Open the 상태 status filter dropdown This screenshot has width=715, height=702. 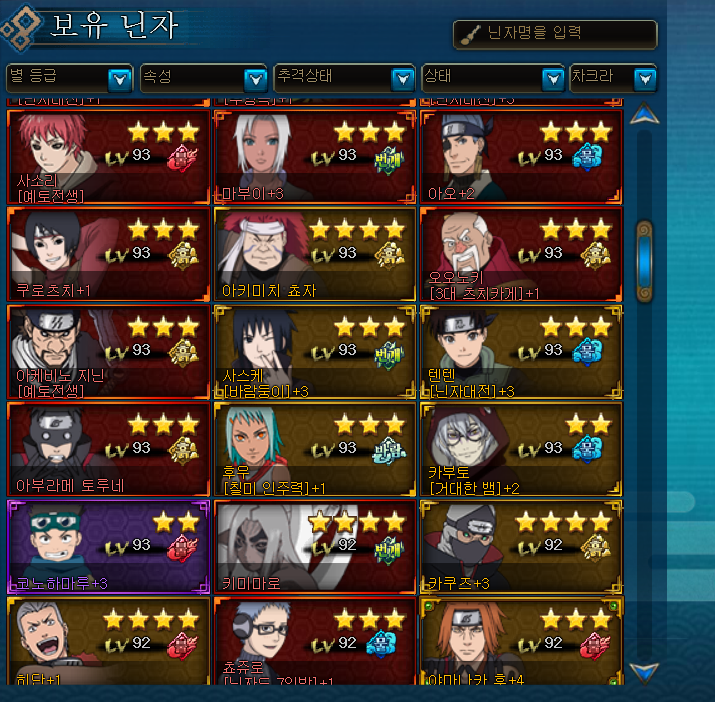coord(552,78)
